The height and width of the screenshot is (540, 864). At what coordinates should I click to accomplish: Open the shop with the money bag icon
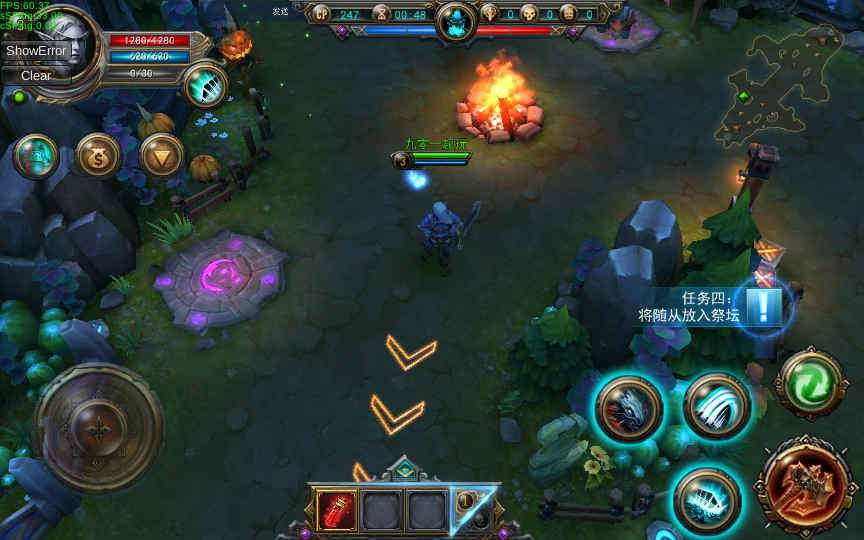98,156
